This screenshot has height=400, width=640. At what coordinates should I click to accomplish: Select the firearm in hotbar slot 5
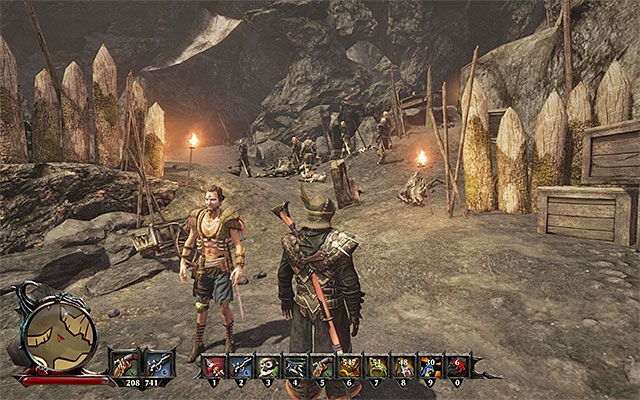point(322,366)
